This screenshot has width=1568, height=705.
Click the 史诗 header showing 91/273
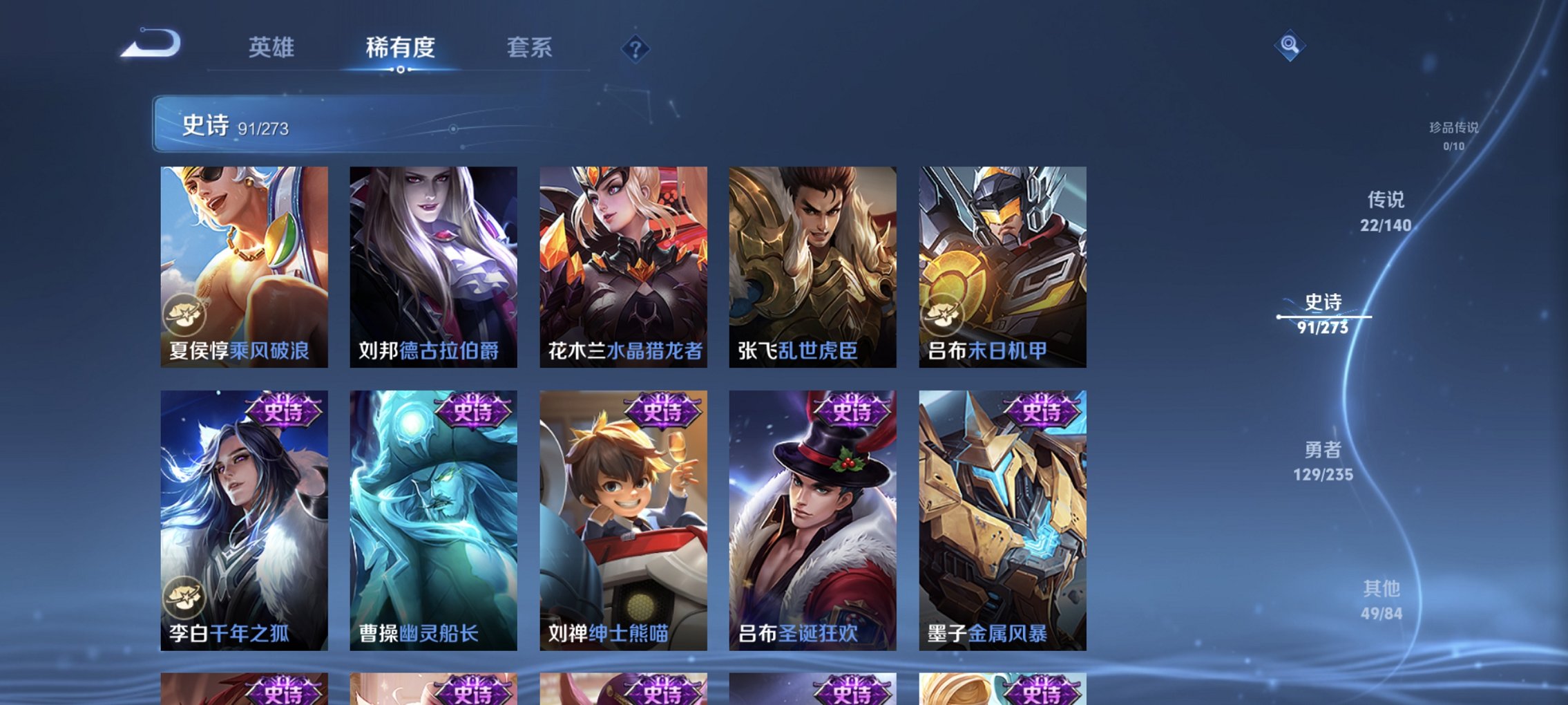pyautogui.click(x=228, y=127)
